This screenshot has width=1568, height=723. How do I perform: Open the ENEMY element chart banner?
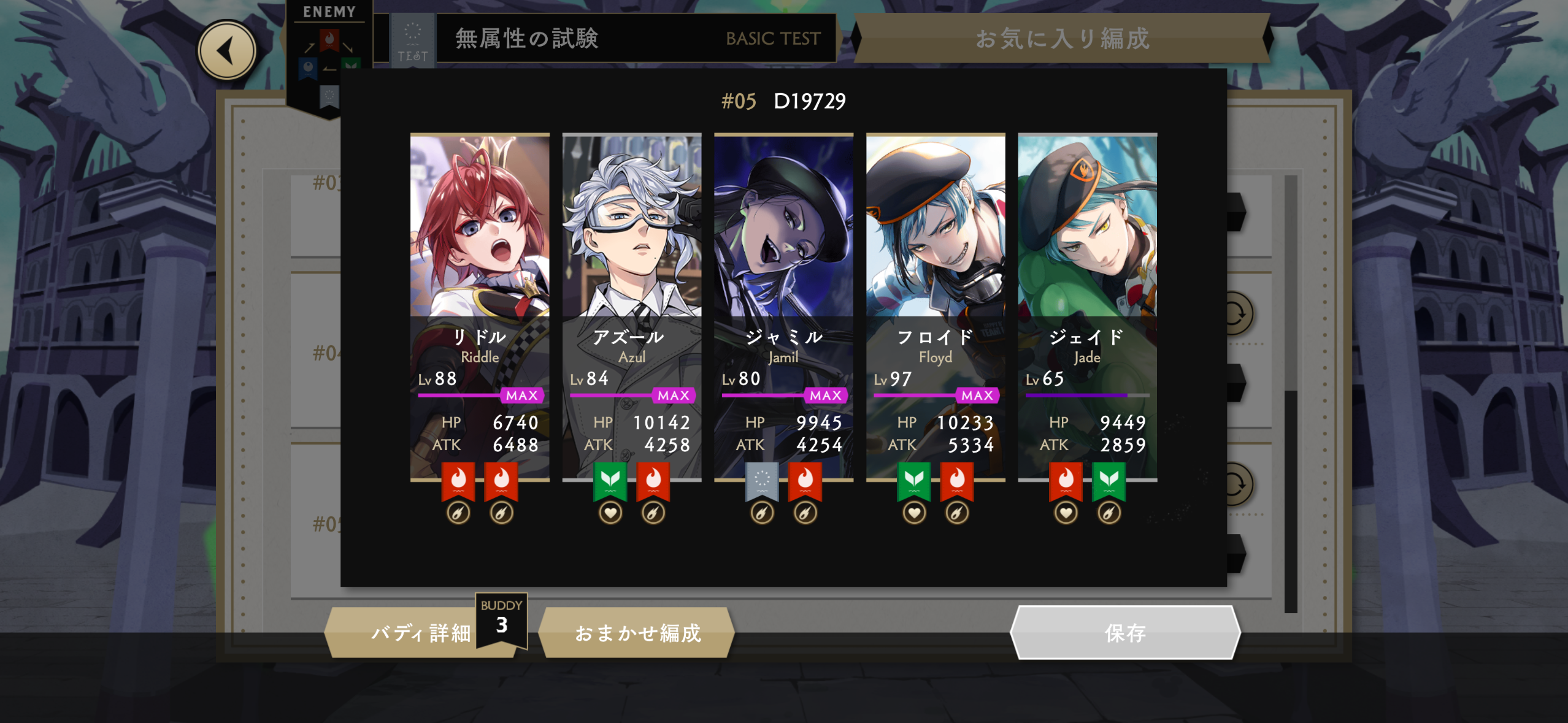pyautogui.click(x=329, y=55)
